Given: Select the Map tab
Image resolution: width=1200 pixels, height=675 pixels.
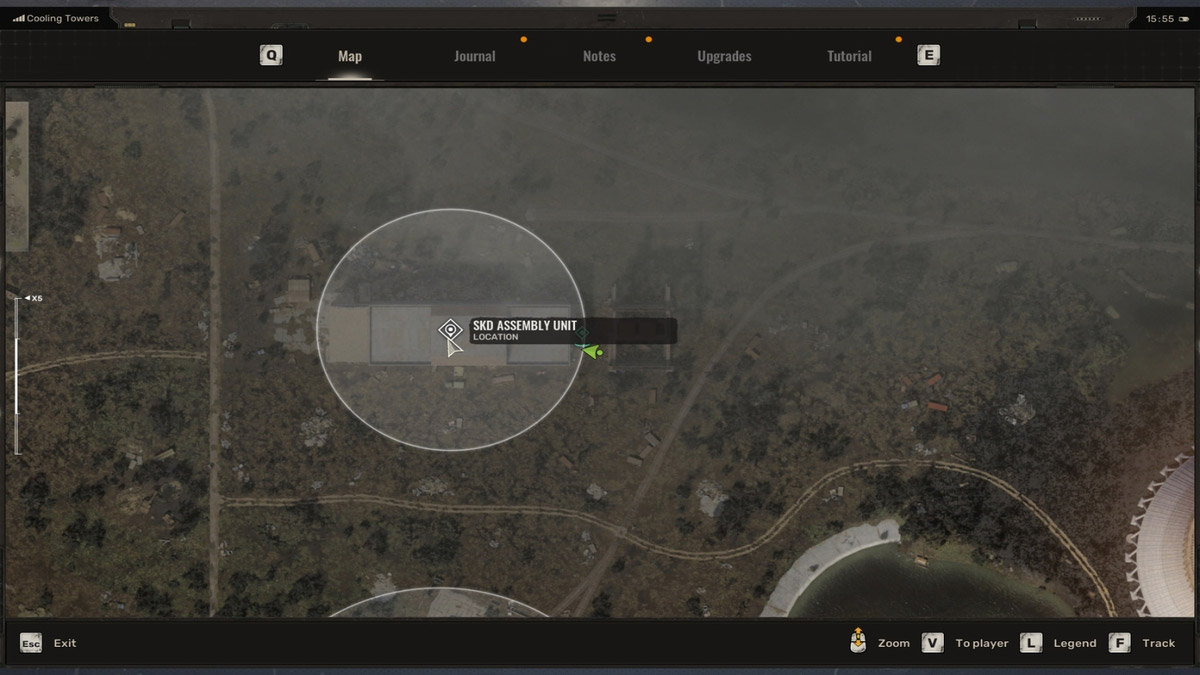Looking at the screenshot, I should 350,57.
